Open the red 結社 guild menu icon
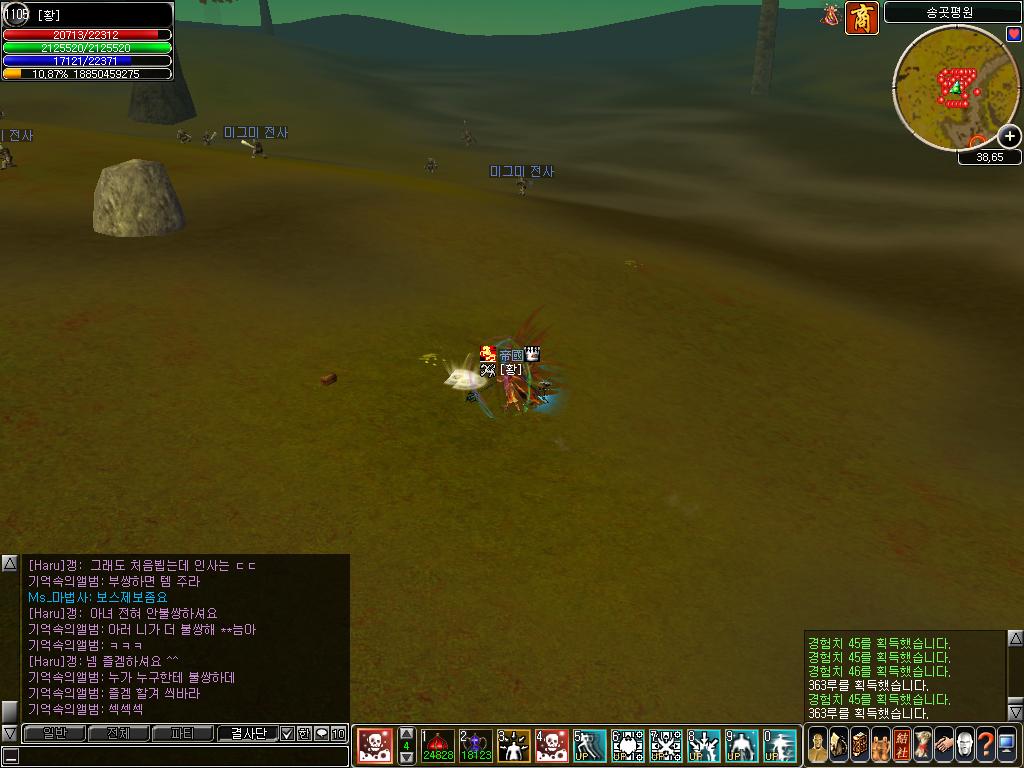Screen dimensions: 1024x768 [x=902, y=745]
